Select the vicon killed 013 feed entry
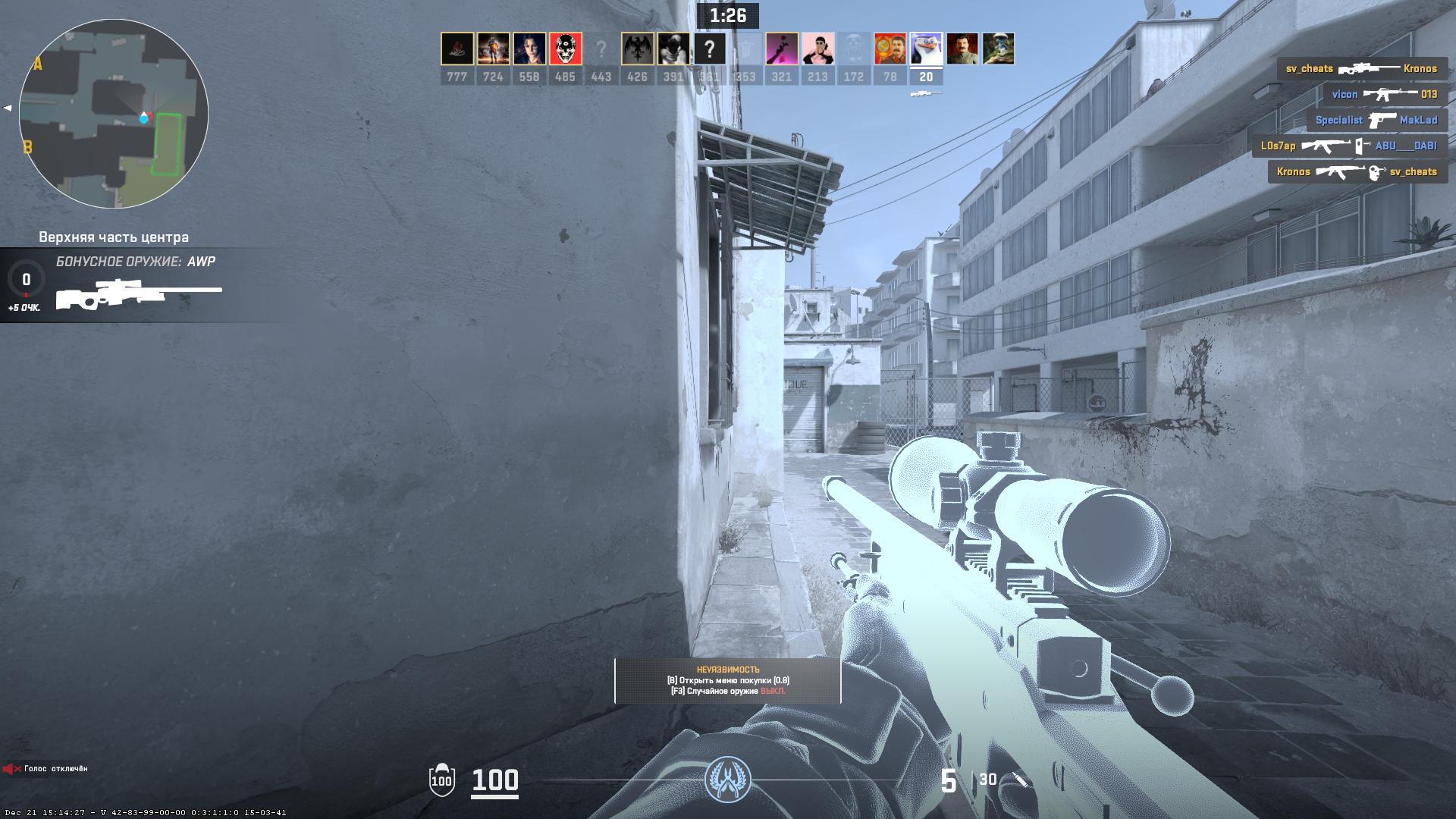1456x819 pixels. [1384, 95]
